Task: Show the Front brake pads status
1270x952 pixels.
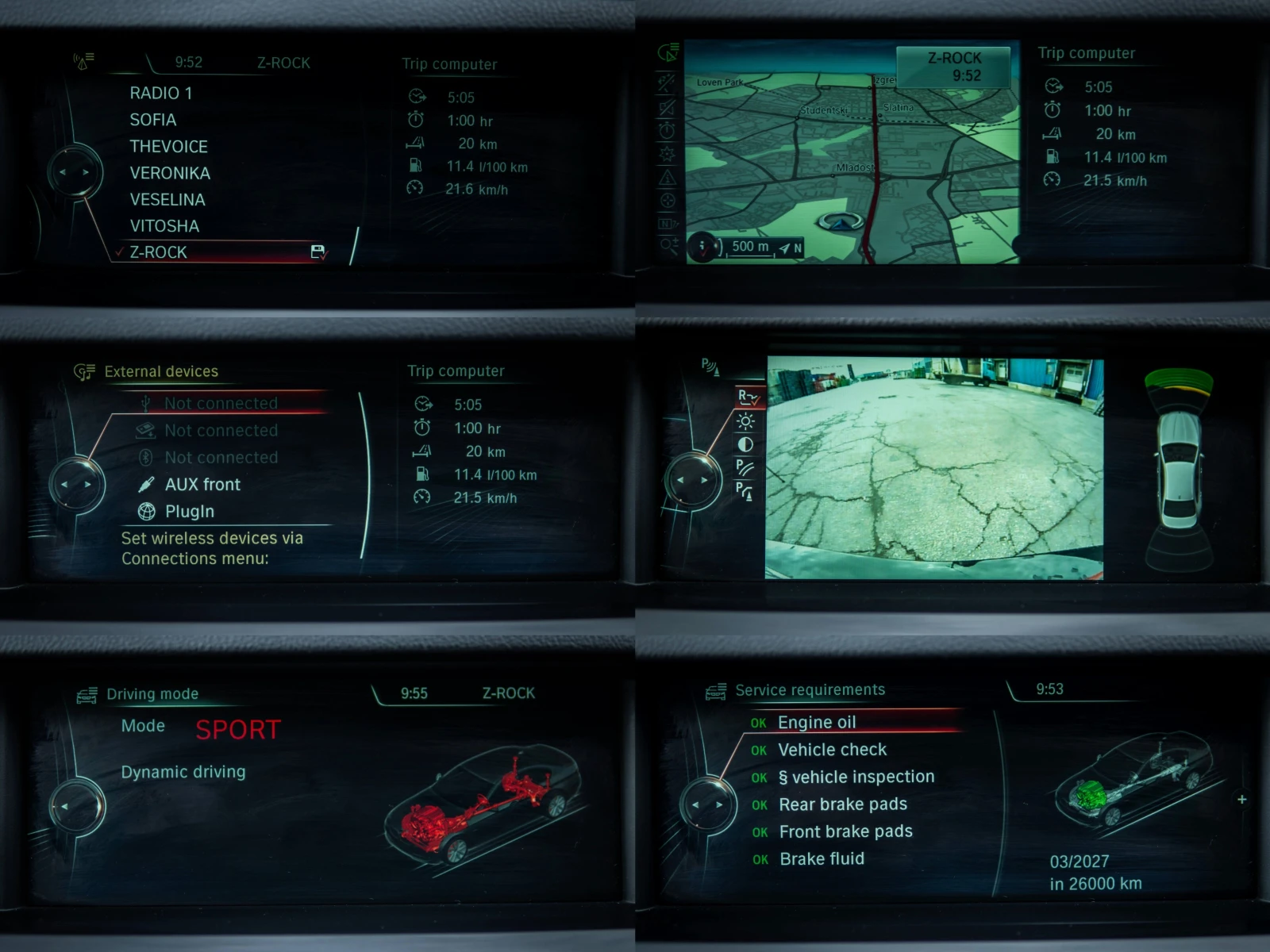Action: coord(845,831)
